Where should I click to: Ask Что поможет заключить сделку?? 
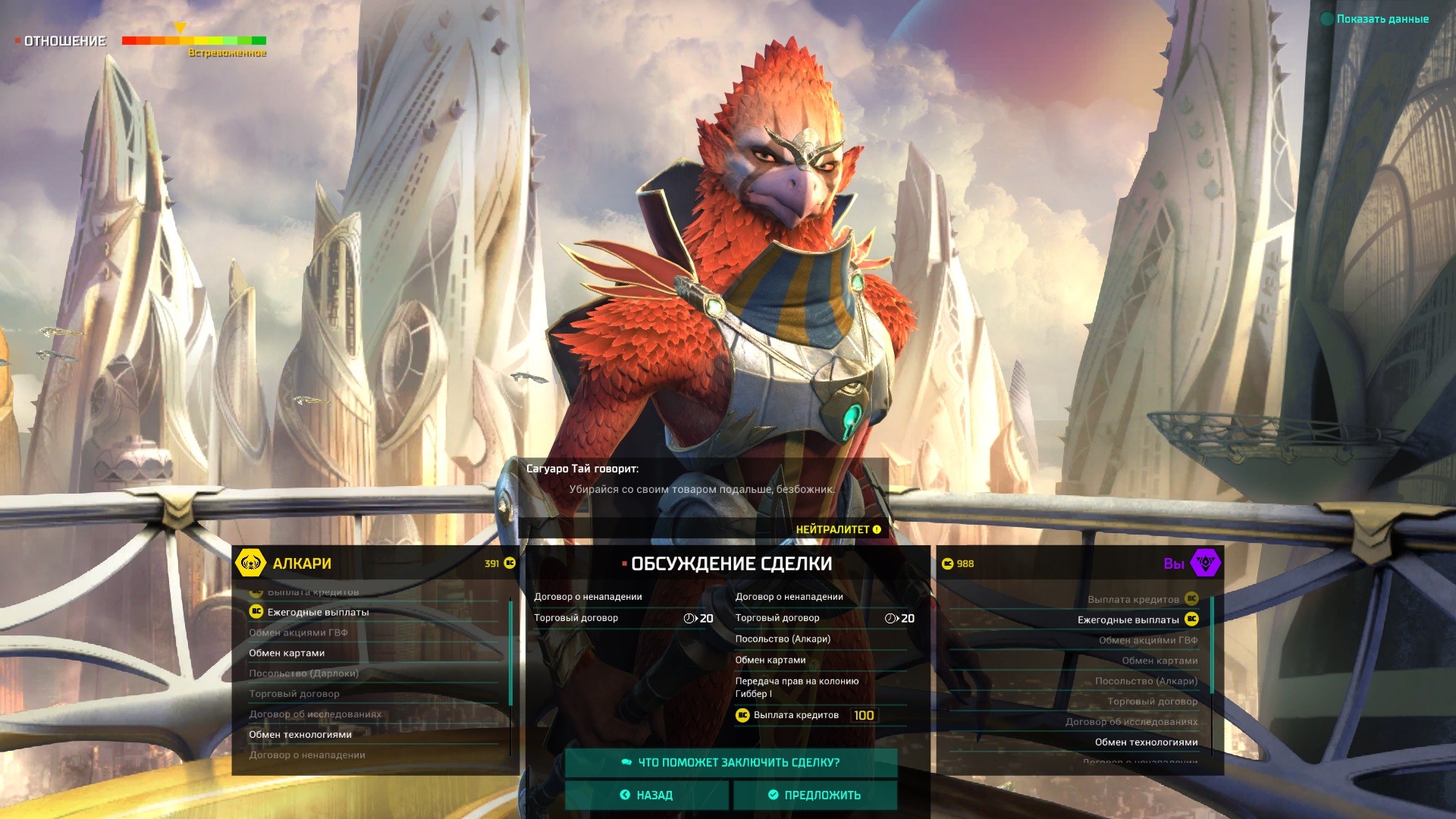click(x=731, y=762)
